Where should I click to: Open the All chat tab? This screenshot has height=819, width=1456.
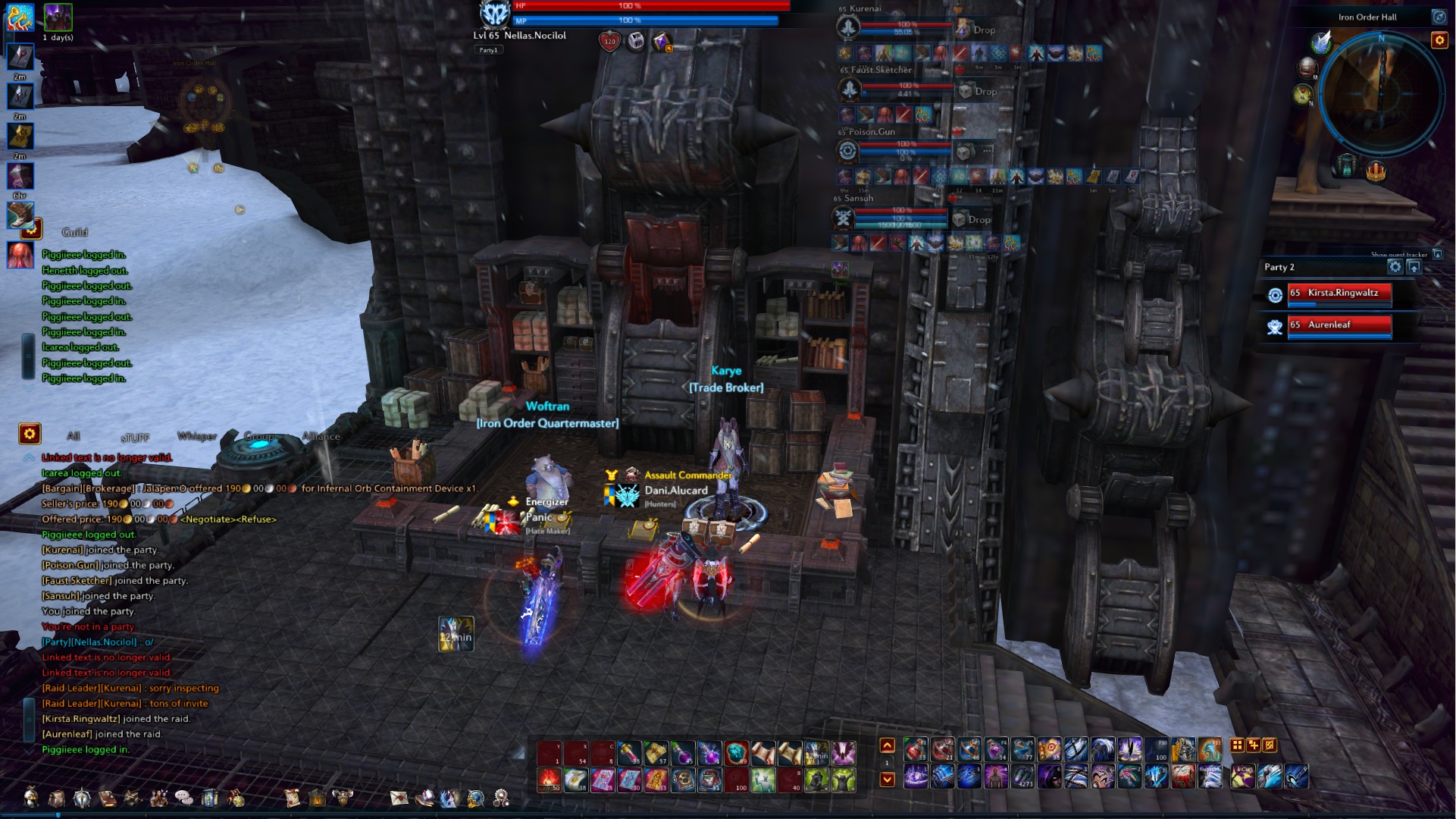[74, 436]
